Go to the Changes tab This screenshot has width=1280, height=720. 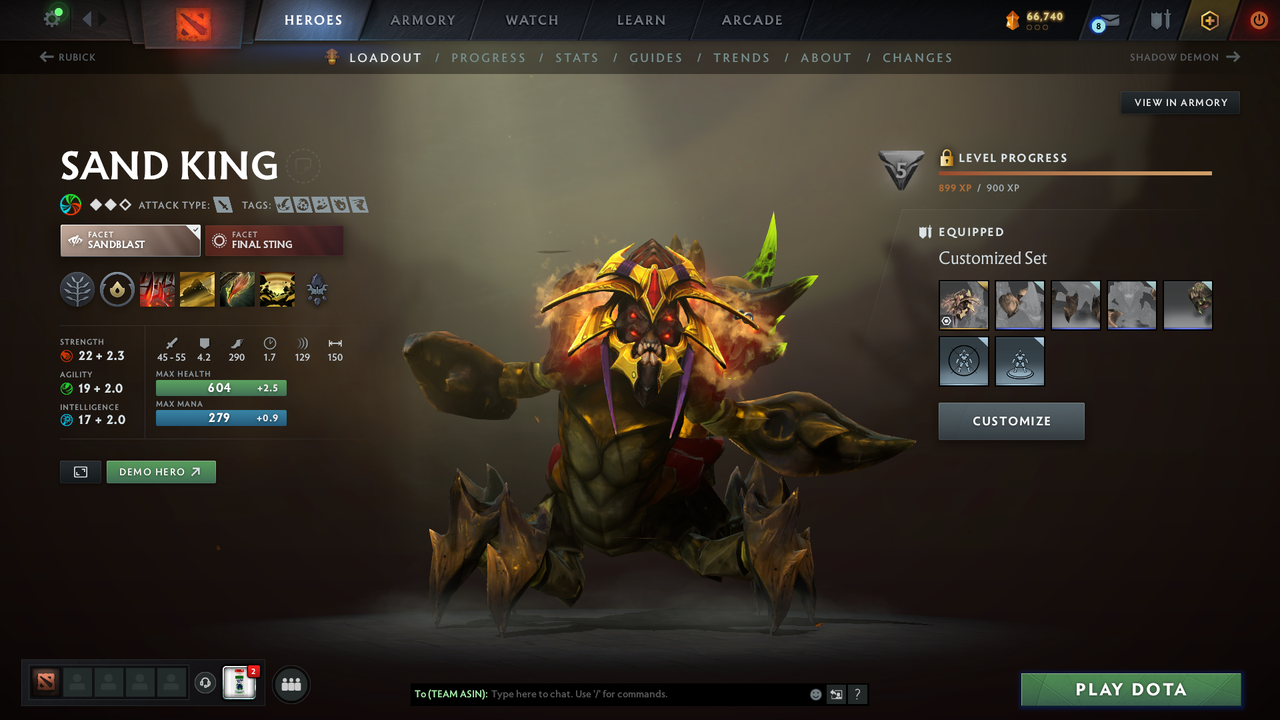click(917, 58)
